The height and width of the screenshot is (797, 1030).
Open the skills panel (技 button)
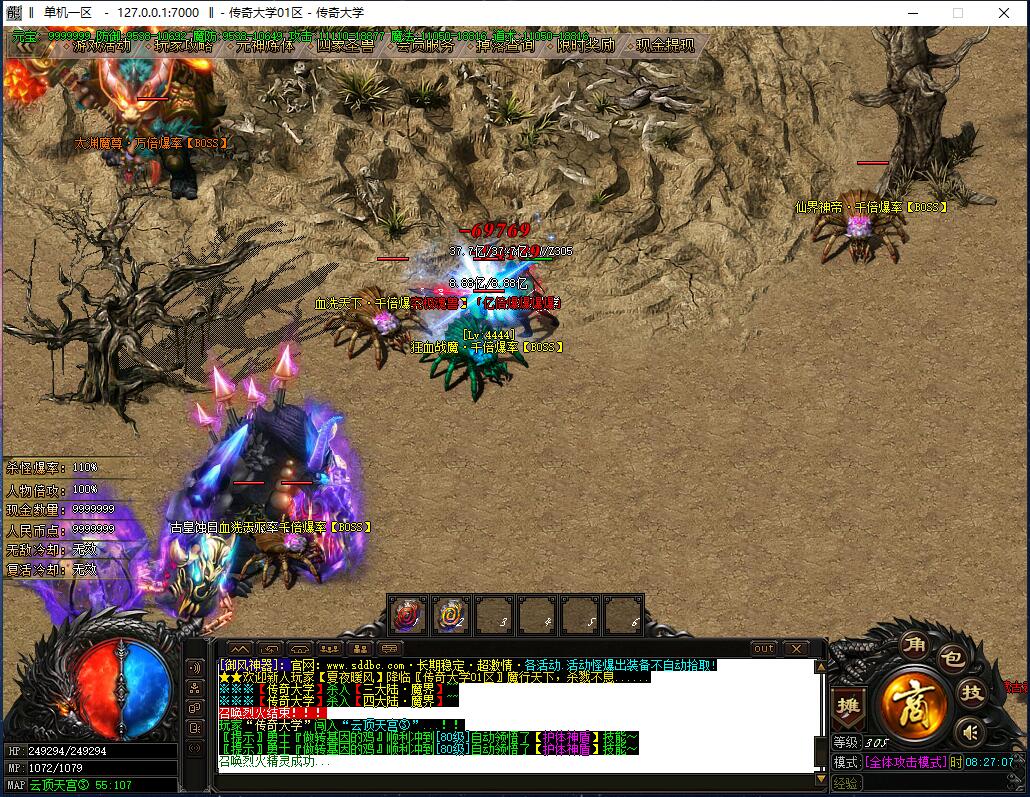point(971,691)
